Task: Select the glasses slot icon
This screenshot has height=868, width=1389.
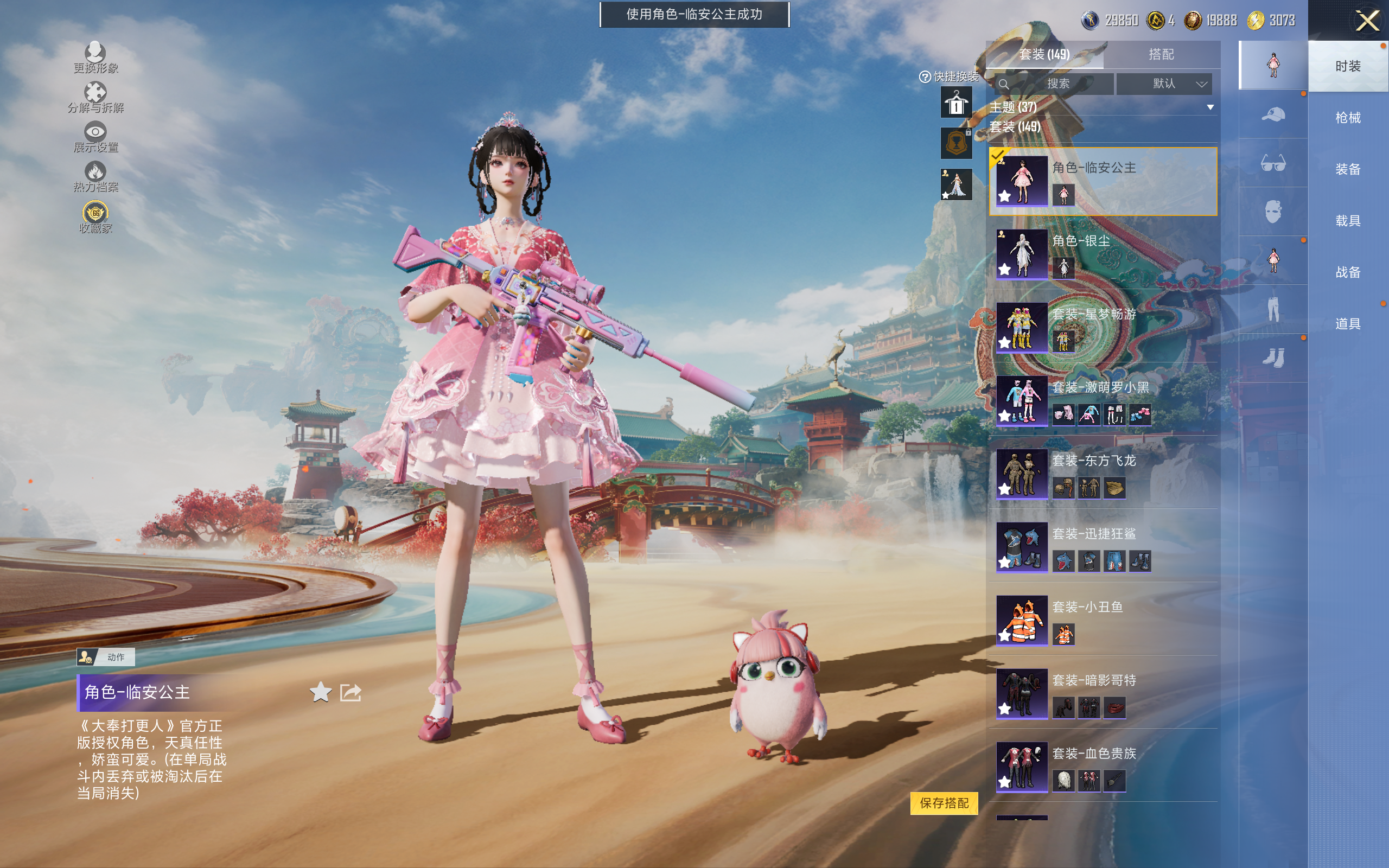Action: click(x=1272, y=164)
